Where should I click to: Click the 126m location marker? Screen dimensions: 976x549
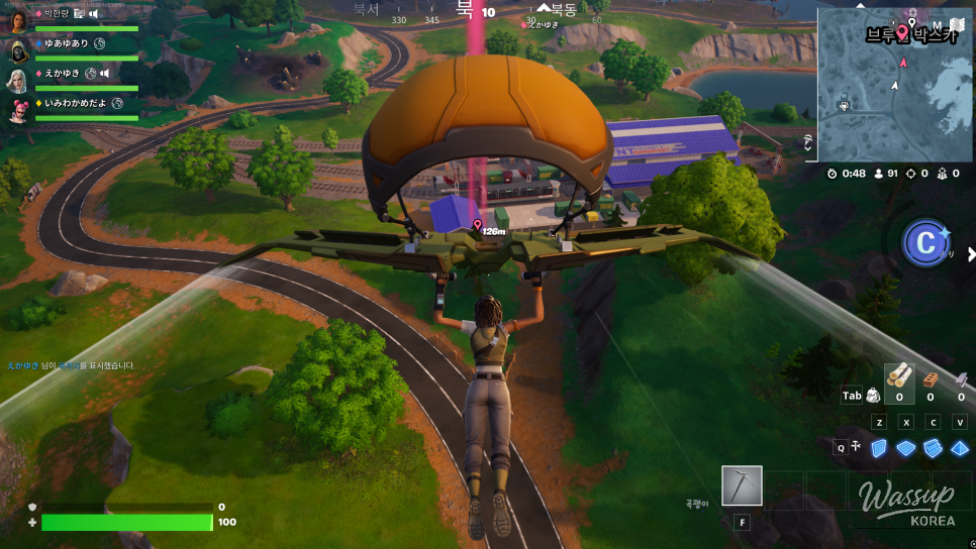point(477,224)
